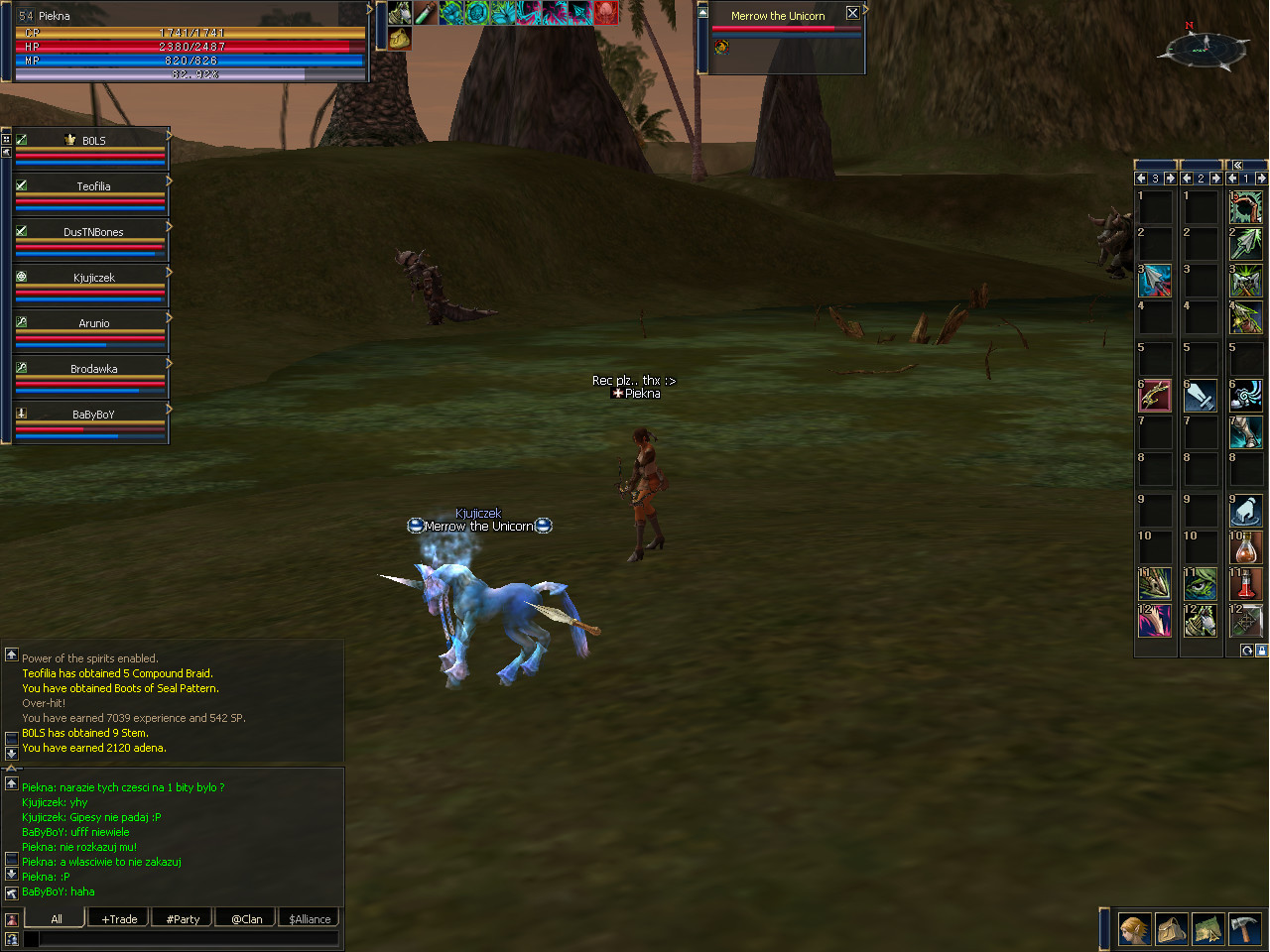This screenshot has width=1270, height=952.
Task: Open the system menu hammer icon
Action: click(1244, 929)
